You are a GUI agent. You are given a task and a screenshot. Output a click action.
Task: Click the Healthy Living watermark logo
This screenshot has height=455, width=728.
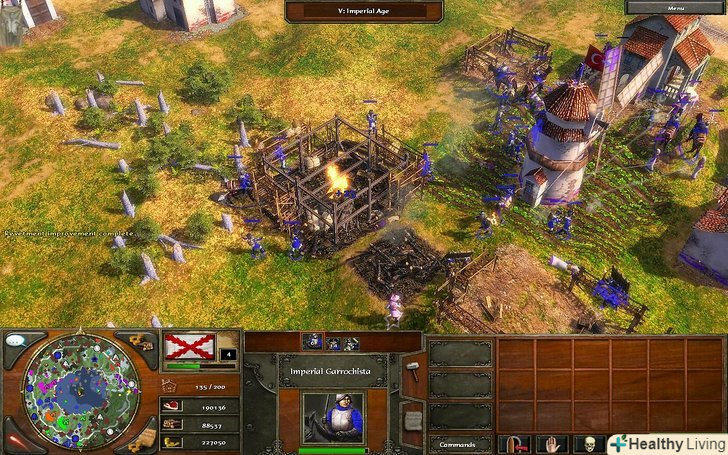[664, 443]
